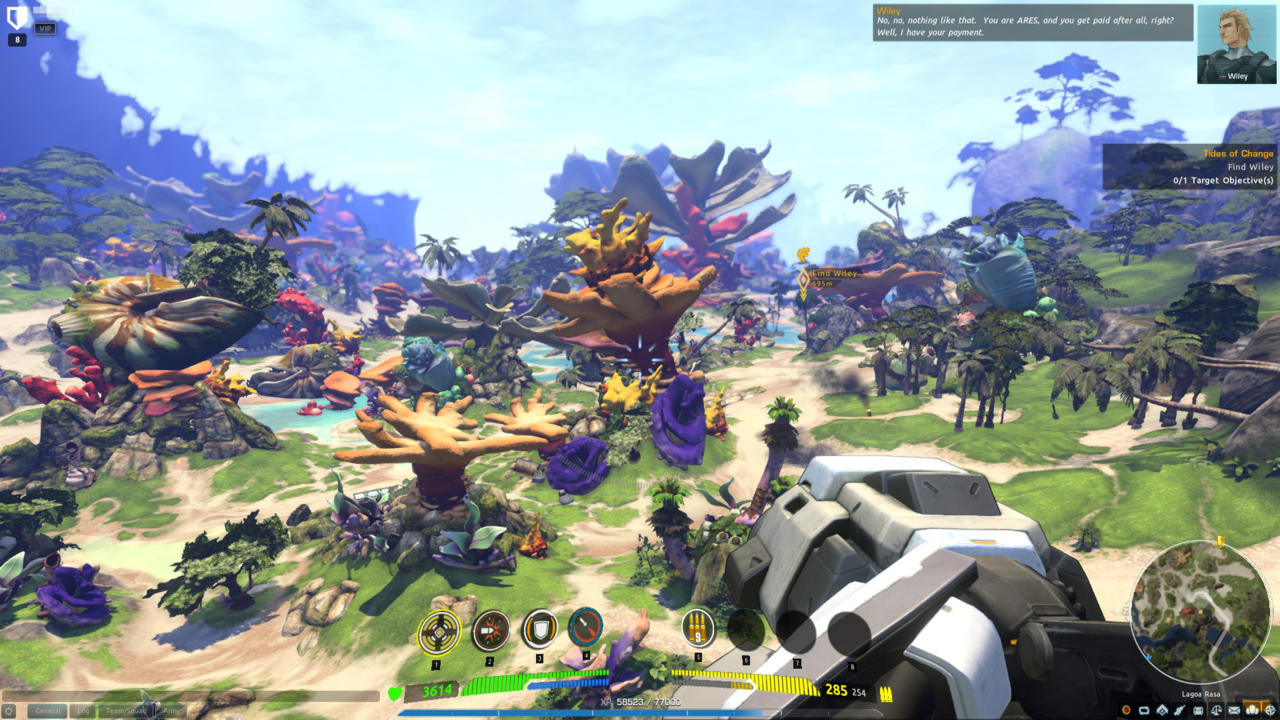Open the highlighted social/friends icon
Image resolution: width=1280 pixels, height=720 pixels.
click(1252, 710)
